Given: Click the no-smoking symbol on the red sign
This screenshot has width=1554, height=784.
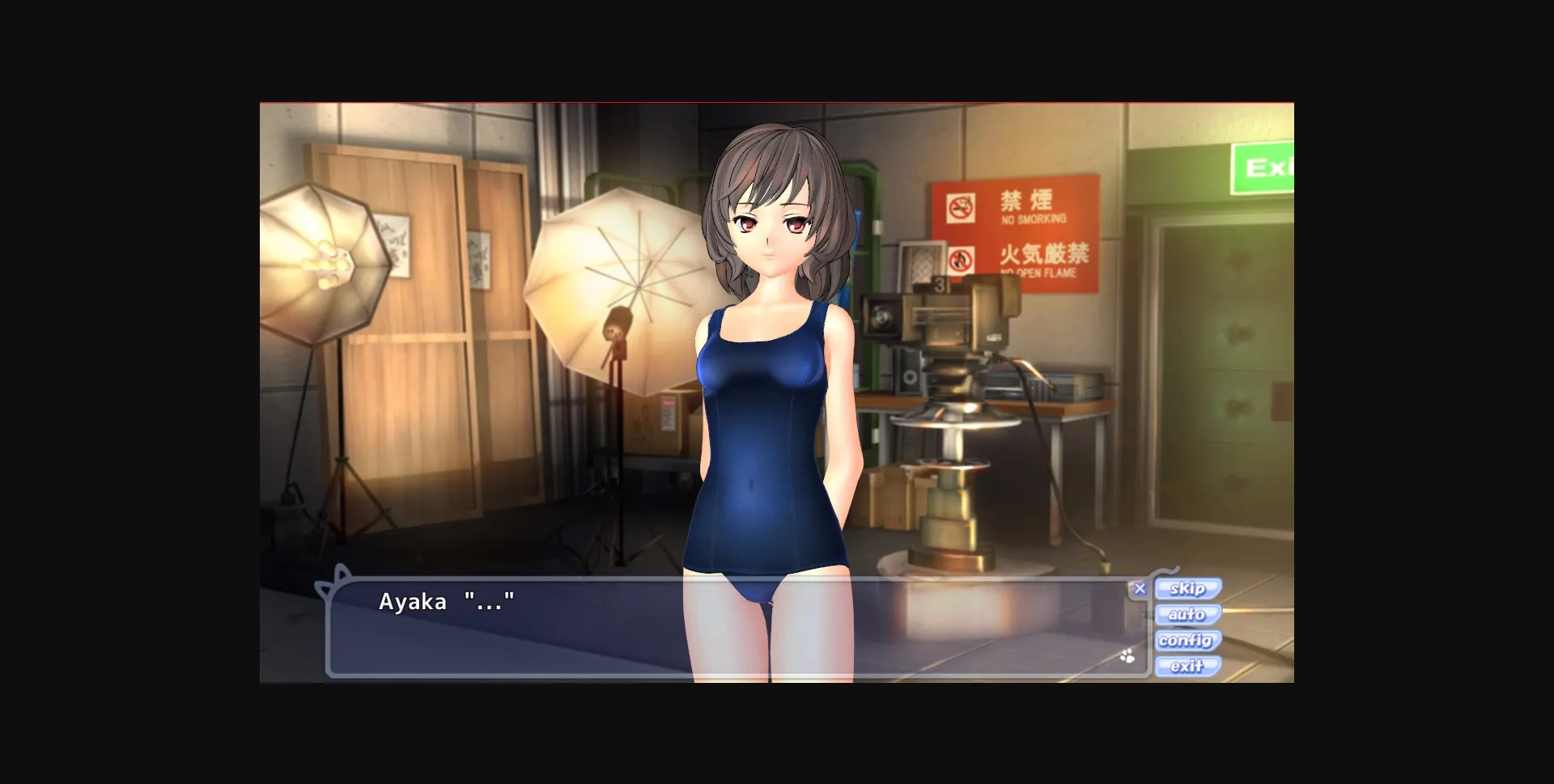Looking at the screenshot, I should (x=962, y=209).
